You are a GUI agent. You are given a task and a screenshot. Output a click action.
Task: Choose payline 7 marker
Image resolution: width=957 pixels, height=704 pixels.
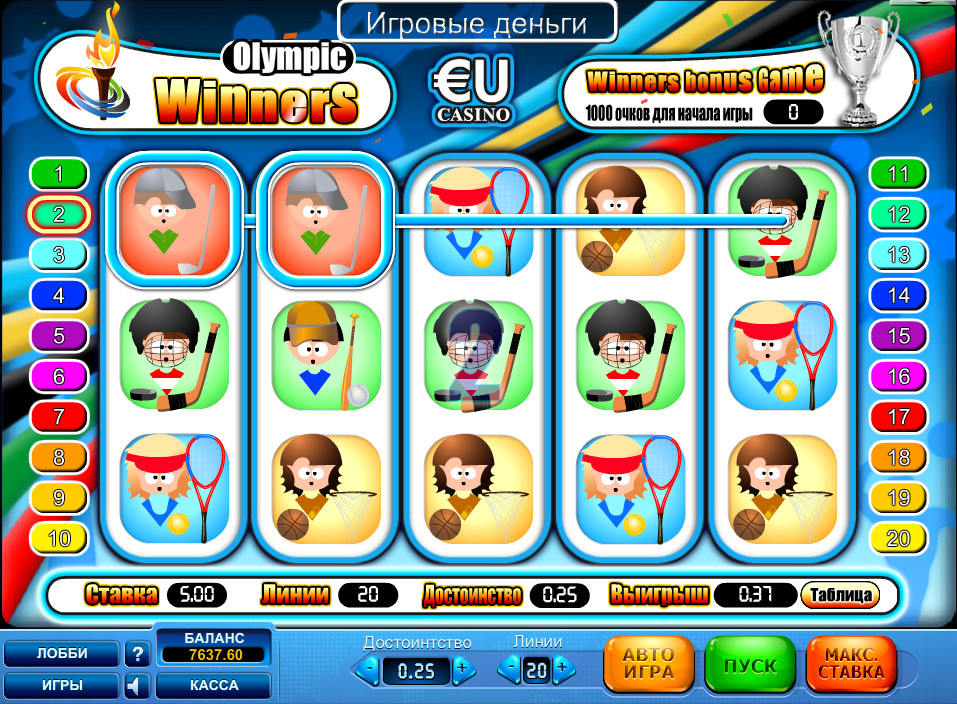59,416
